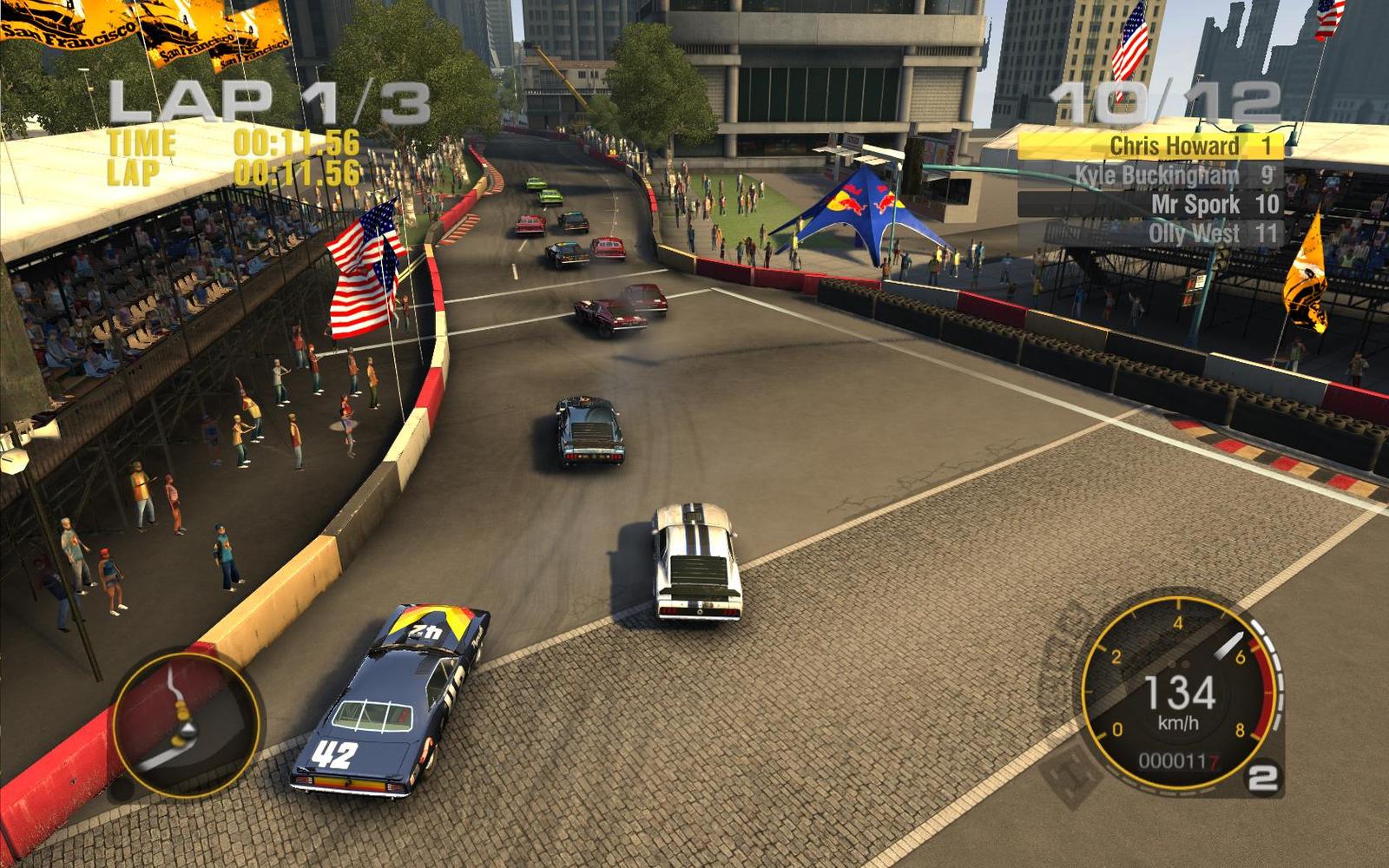The image size is (1389, 868).
Task: Choose the Mr Spork standings entry
Action: tap(1149, 205)
